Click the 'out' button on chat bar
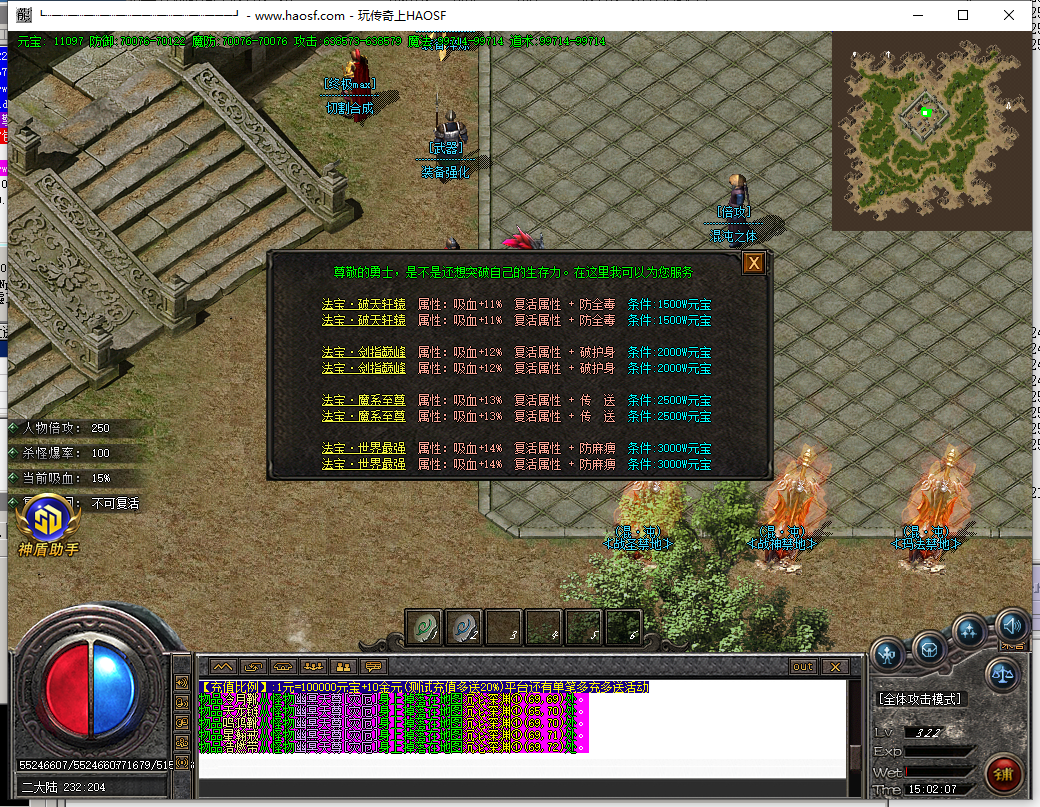Screen dimensions: 1040x807 (x=803, y=666)
